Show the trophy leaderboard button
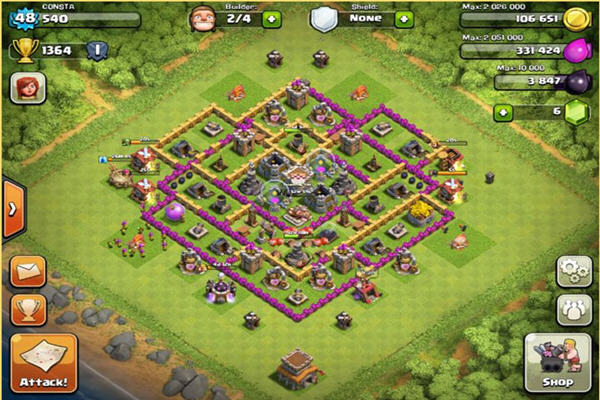Viewport: 600px width, 400px height. [29, 310]
